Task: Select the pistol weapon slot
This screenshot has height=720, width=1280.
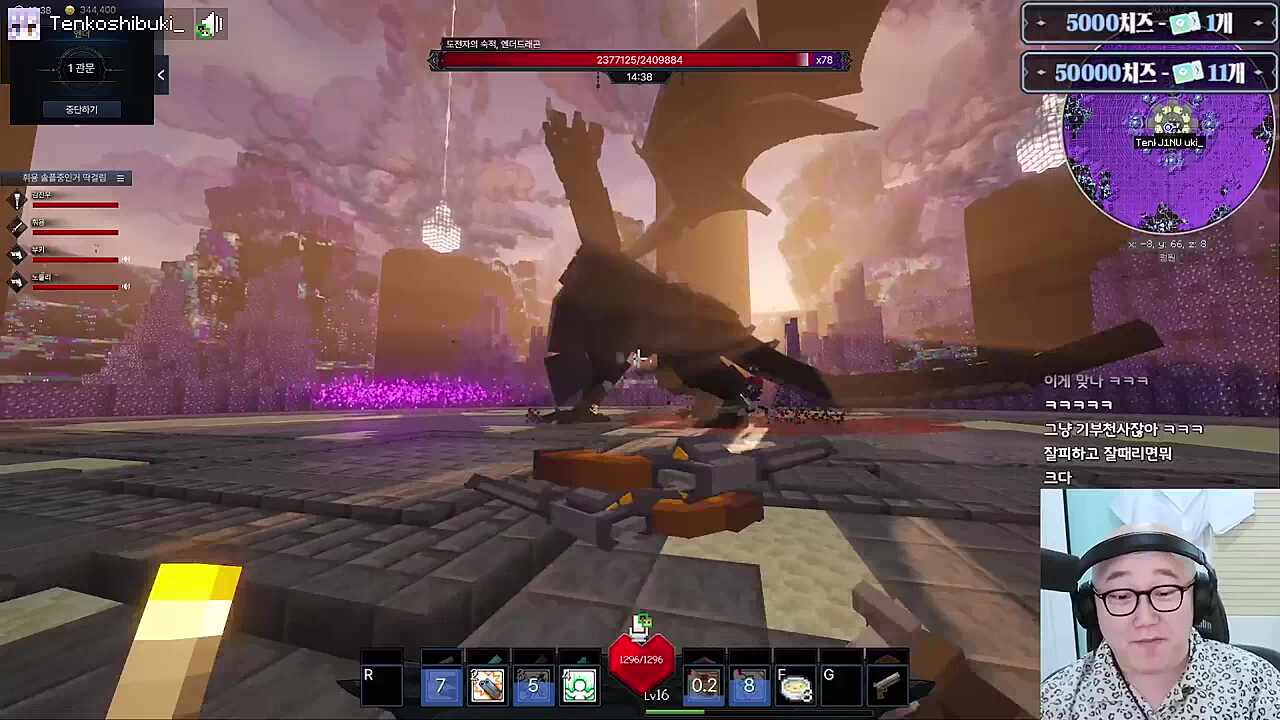Action: coord(887,686)
